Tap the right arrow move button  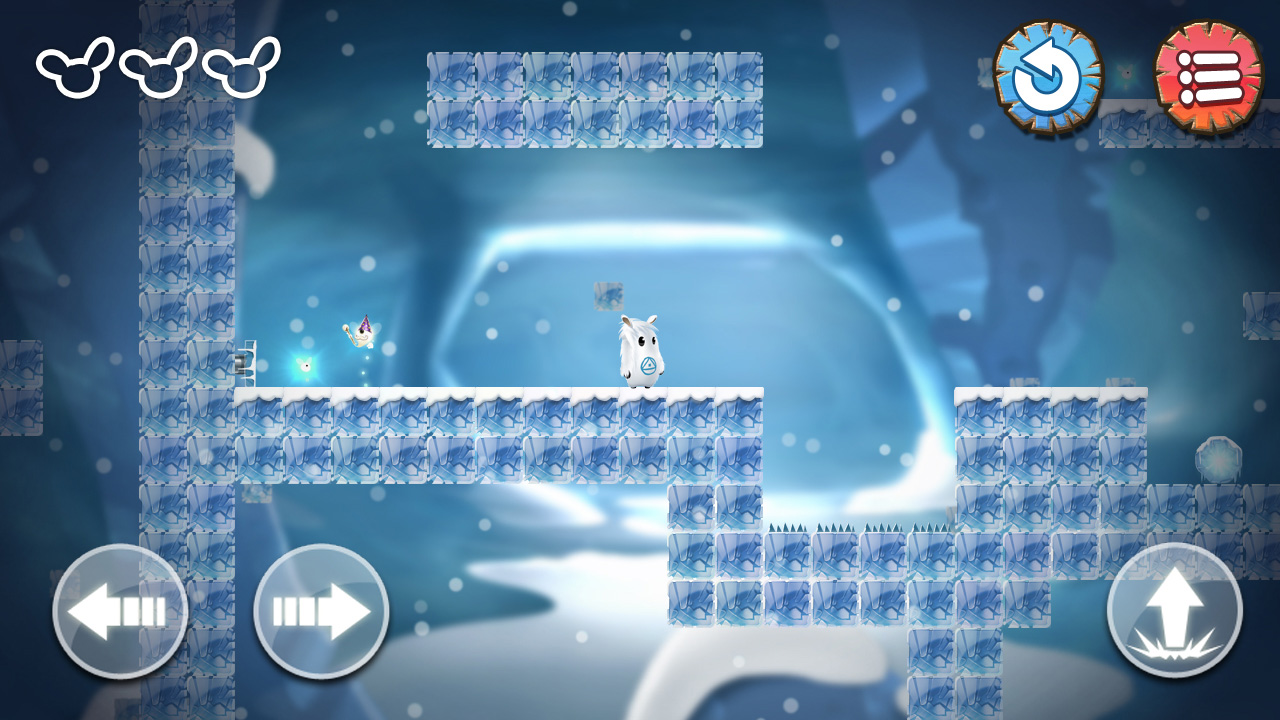click(321, 611)
